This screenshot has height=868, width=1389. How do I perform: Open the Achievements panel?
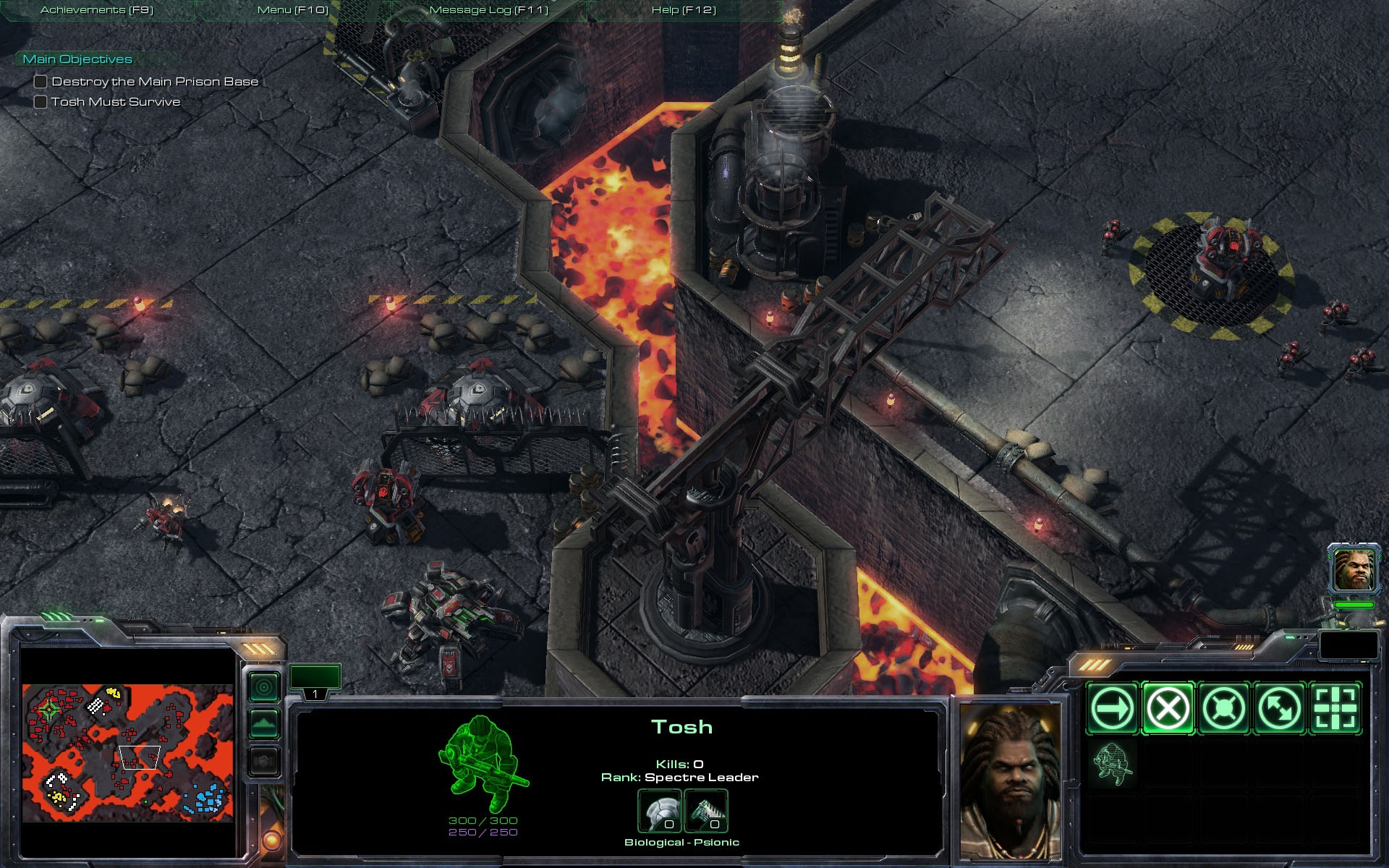click(x=97, y=10)
